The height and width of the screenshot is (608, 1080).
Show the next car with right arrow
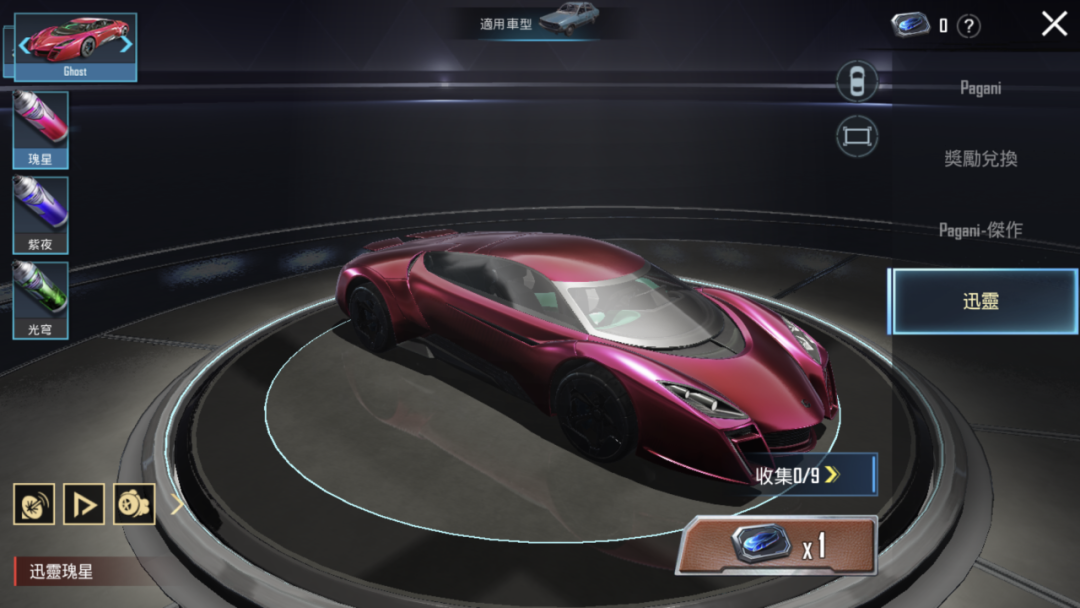click(x=126, y=44)
